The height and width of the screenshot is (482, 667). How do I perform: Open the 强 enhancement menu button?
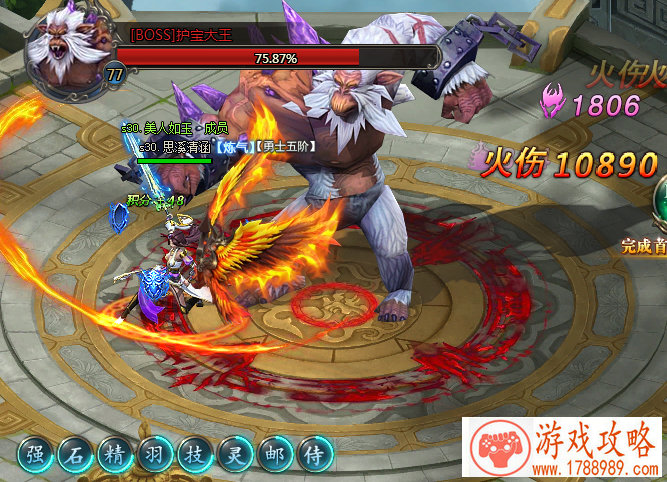tap(36, 456)
